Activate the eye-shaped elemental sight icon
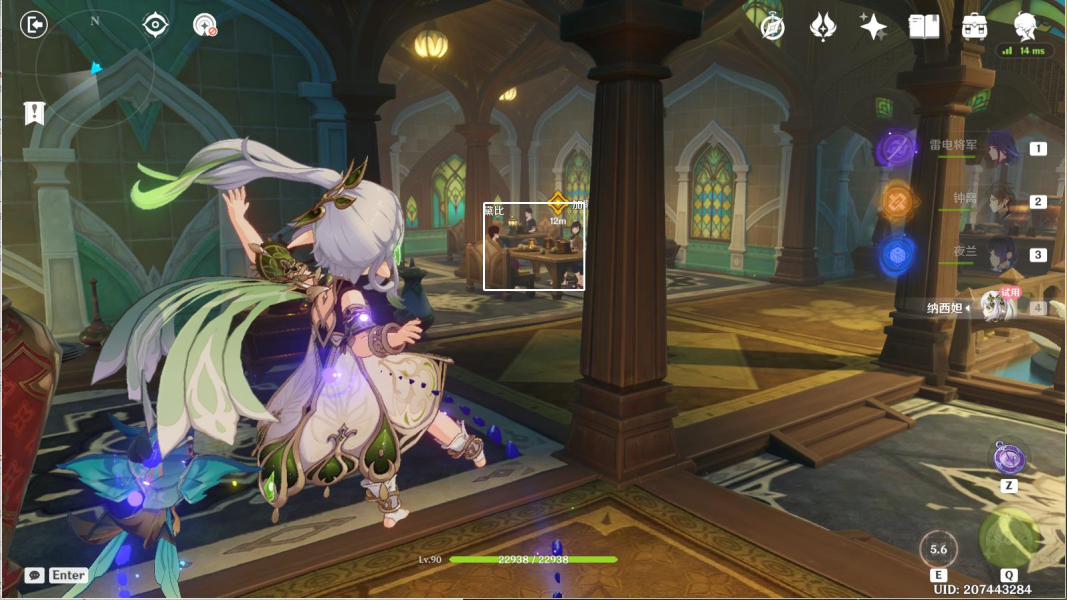The height and width of the screenshot is (600, 1067). 155,25
